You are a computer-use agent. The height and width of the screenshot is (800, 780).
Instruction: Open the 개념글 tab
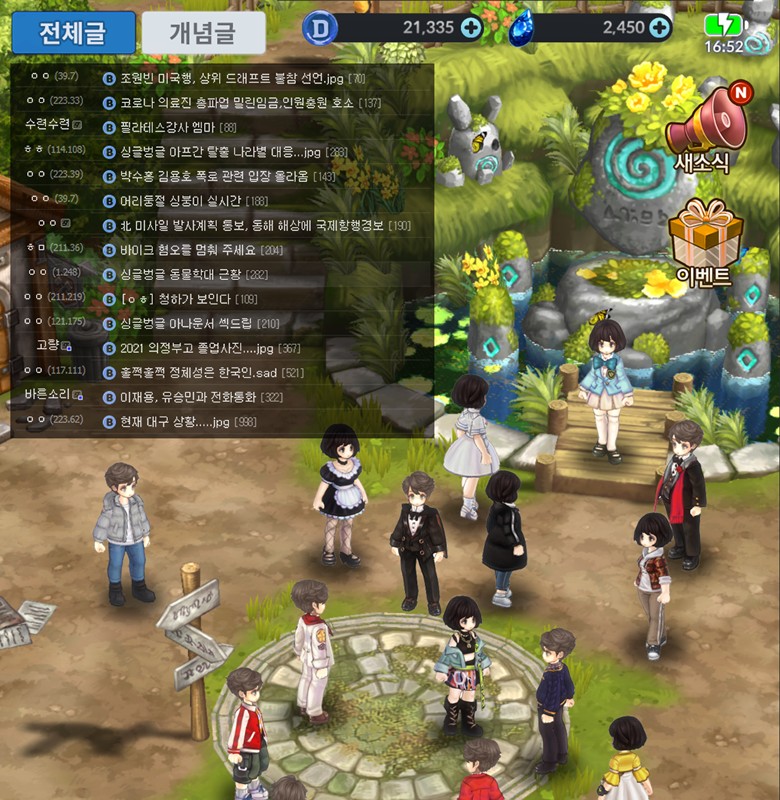click(x=204, y=33)
